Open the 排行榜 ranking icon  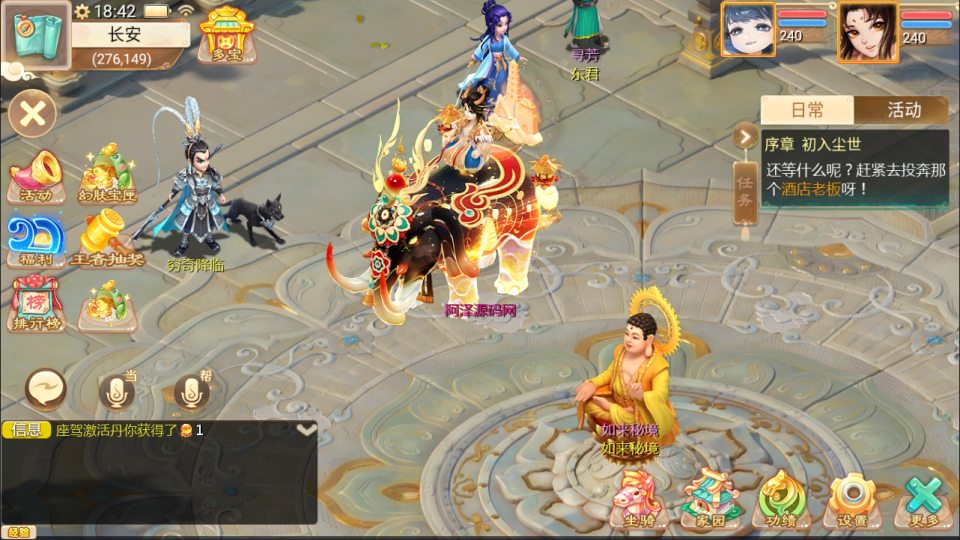coord(36,303)
